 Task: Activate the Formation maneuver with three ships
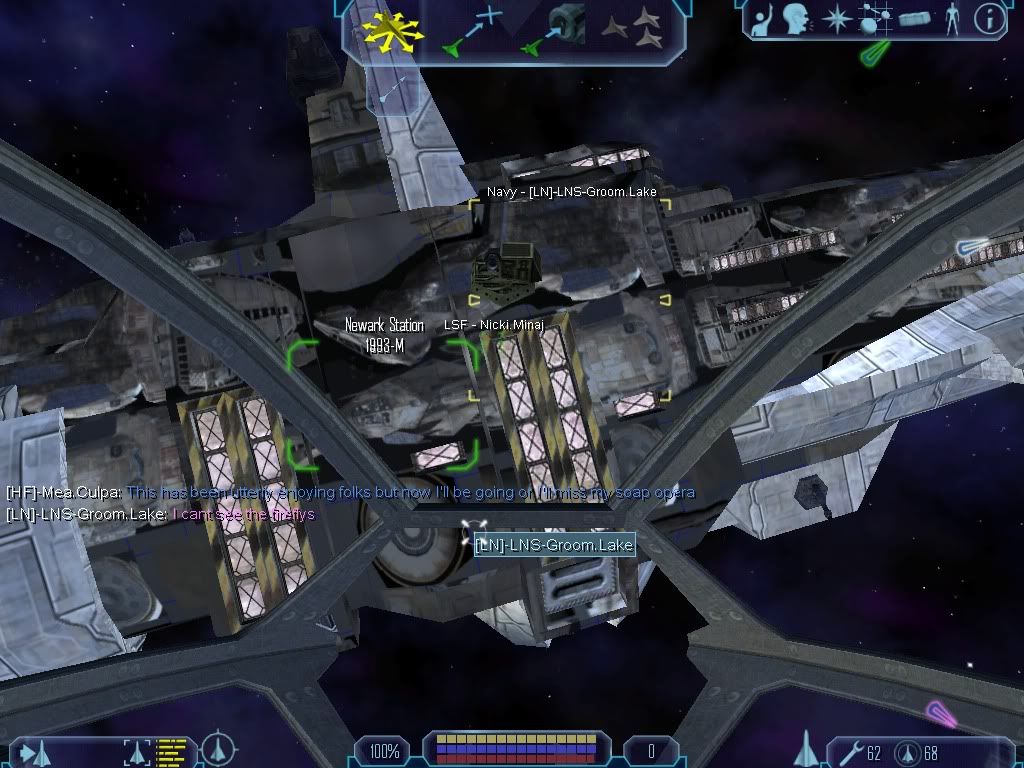point(633,28)
